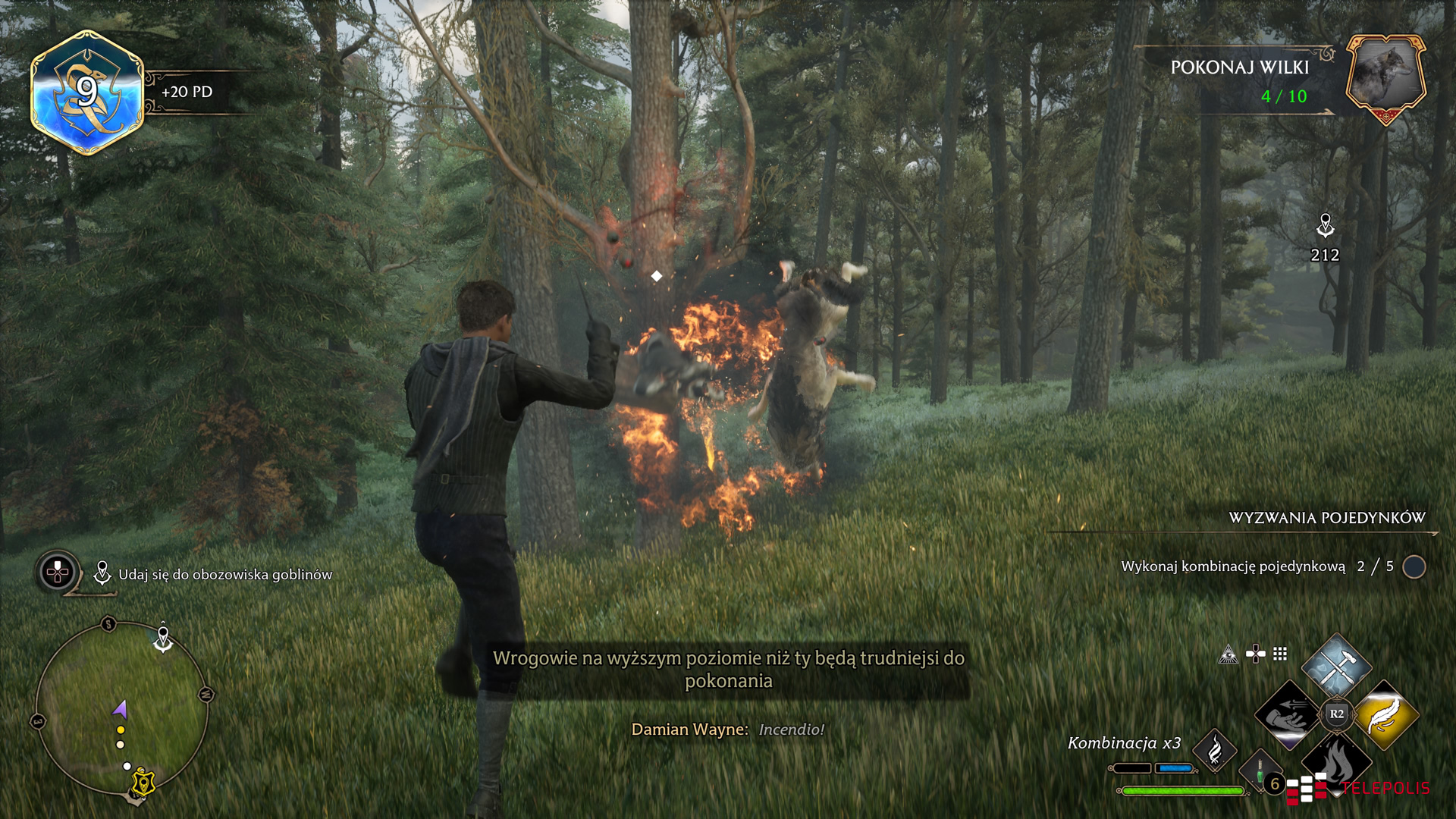Use the green Wiggenweld potion

tap(1260, 773)
